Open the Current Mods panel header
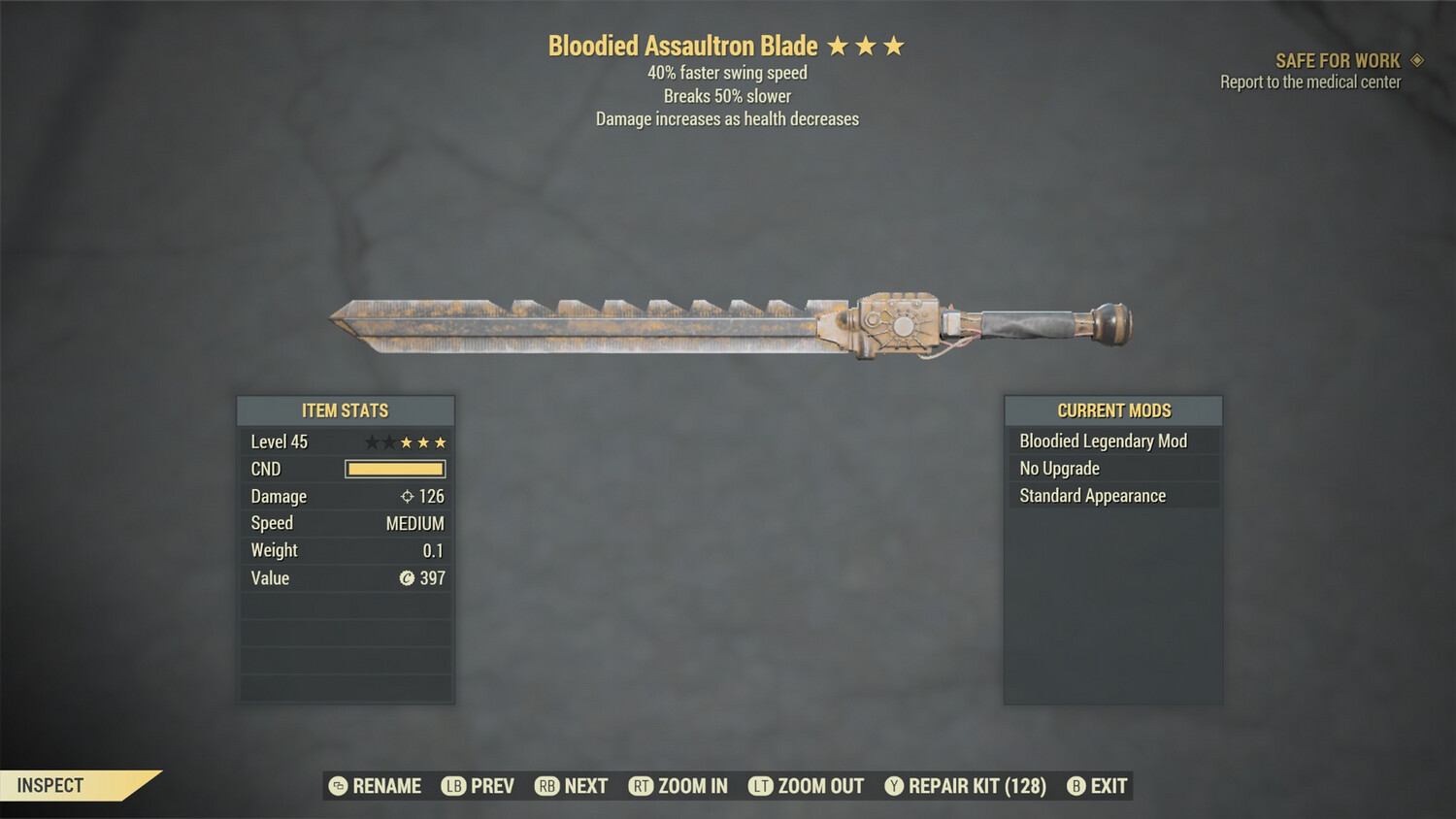 coord(1112,410)
